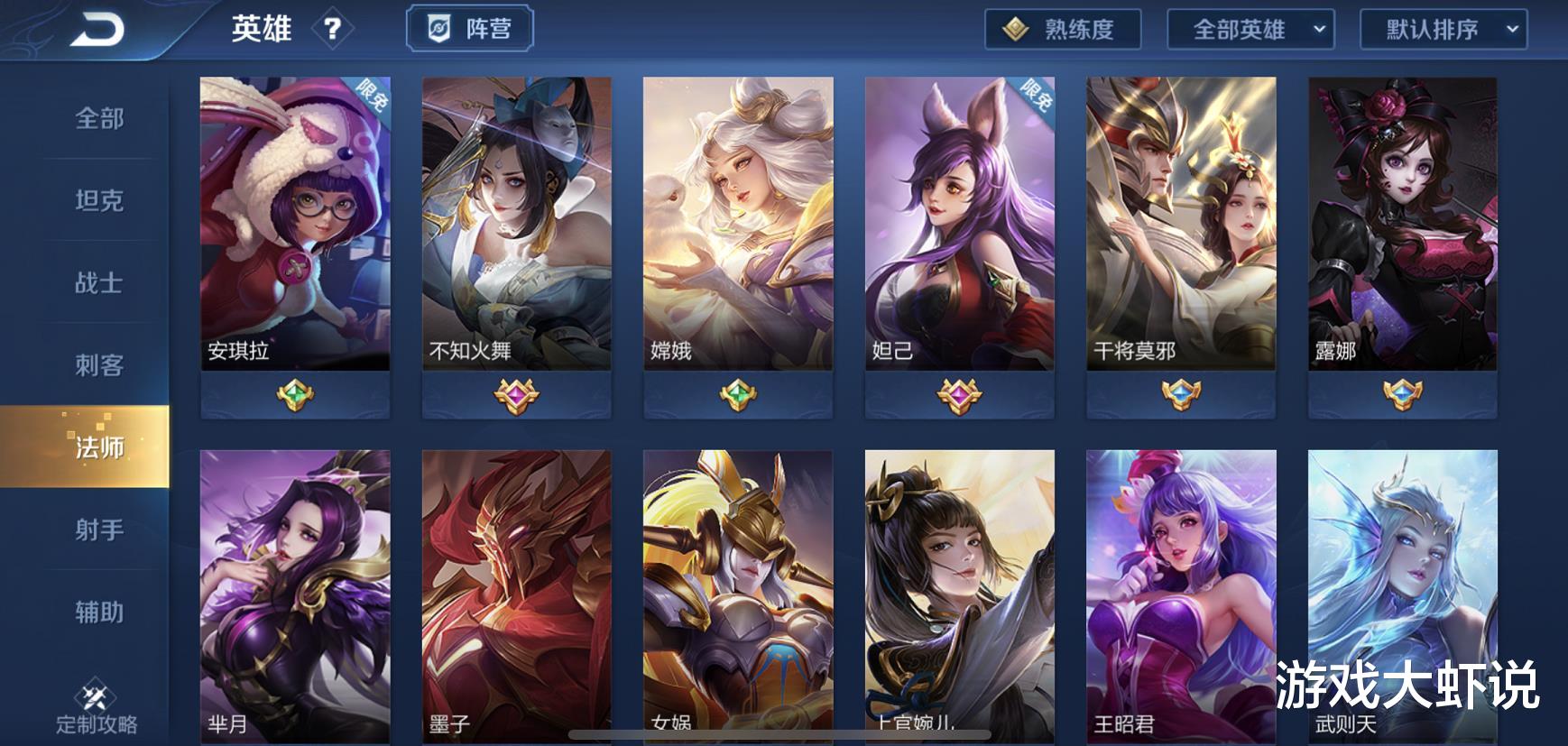Open the 全部英雄 hero filter dropdown

point(1248,28)
